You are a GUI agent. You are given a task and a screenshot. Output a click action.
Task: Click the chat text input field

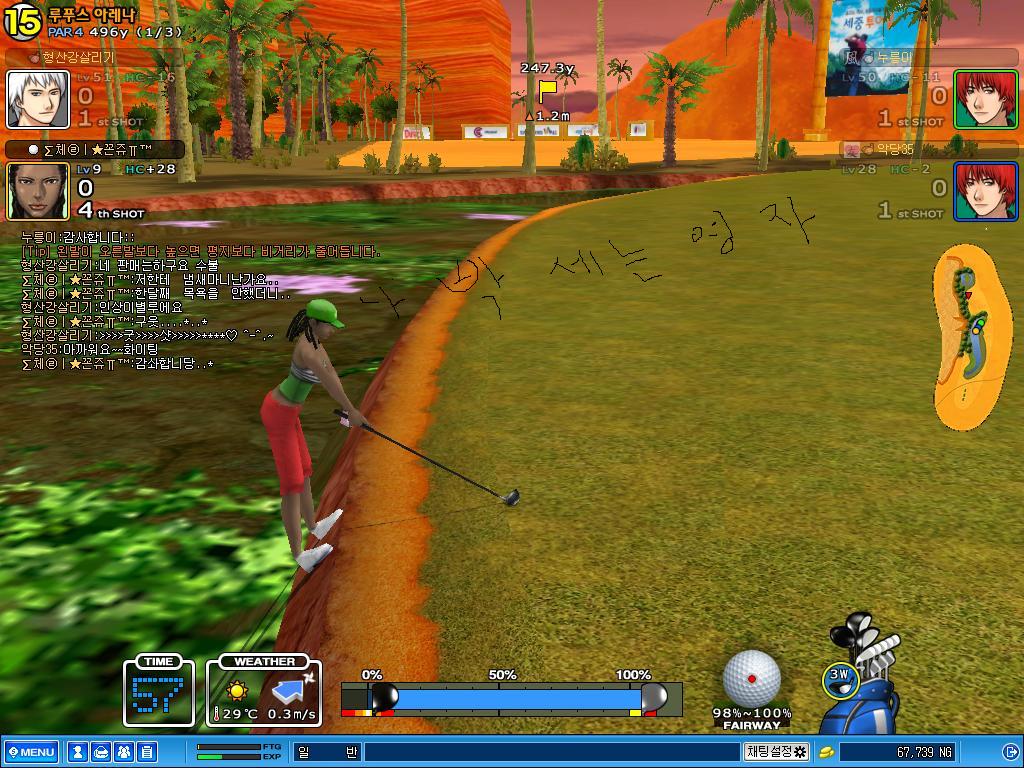pos(550,752)
